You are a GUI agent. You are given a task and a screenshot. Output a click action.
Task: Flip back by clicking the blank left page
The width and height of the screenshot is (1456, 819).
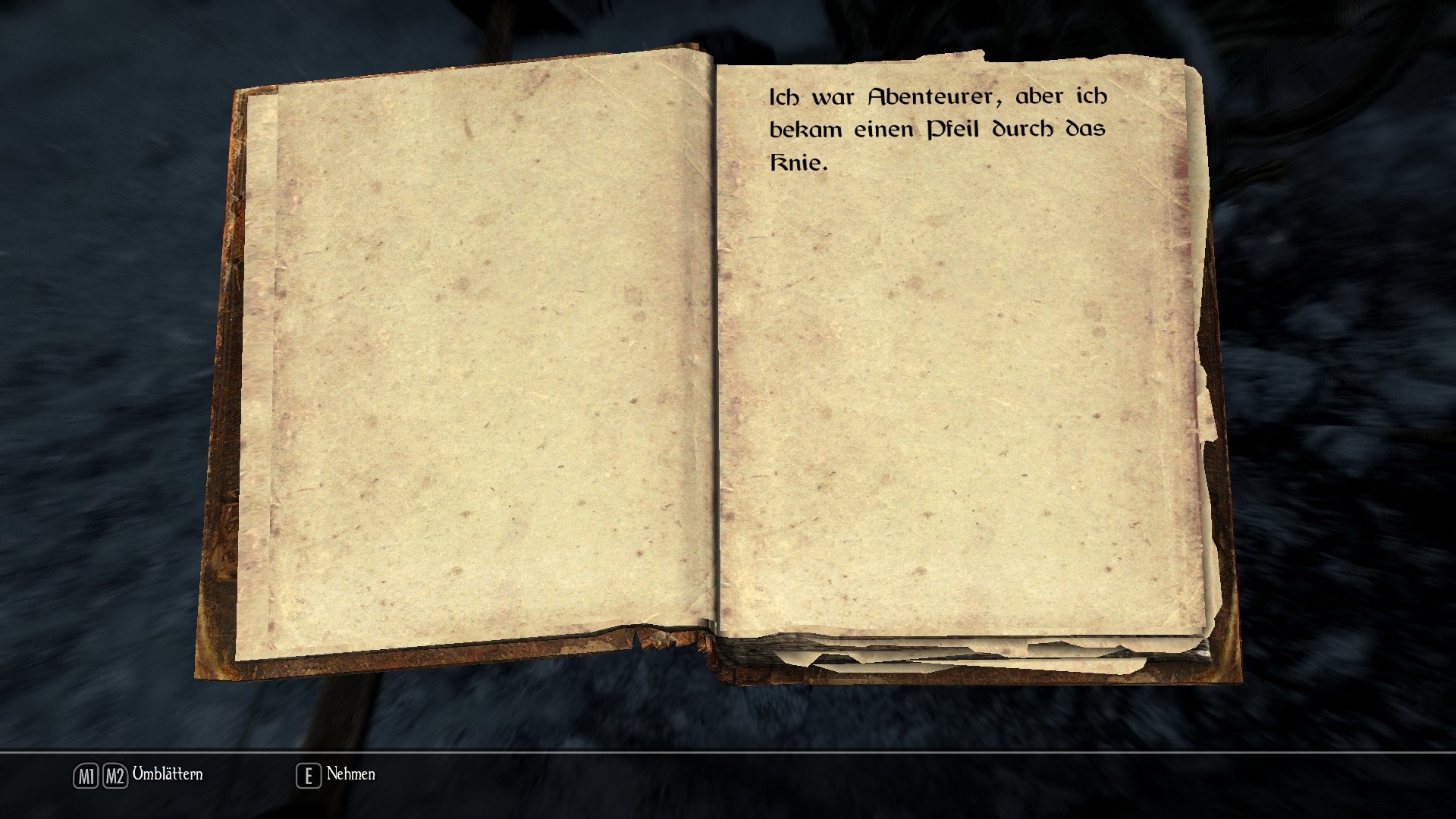point(478,364)
